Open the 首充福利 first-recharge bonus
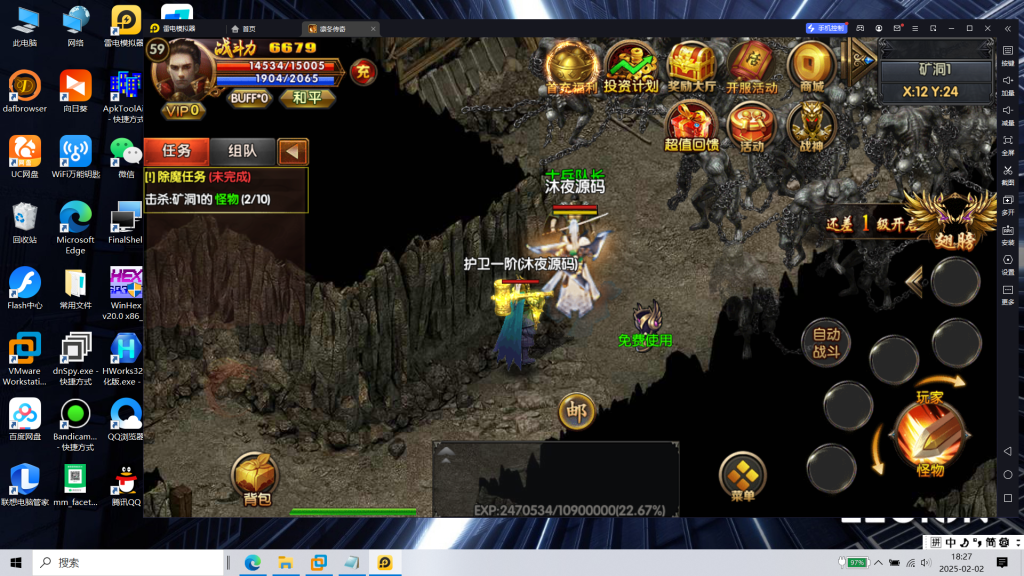 click(x=572, y=67)
